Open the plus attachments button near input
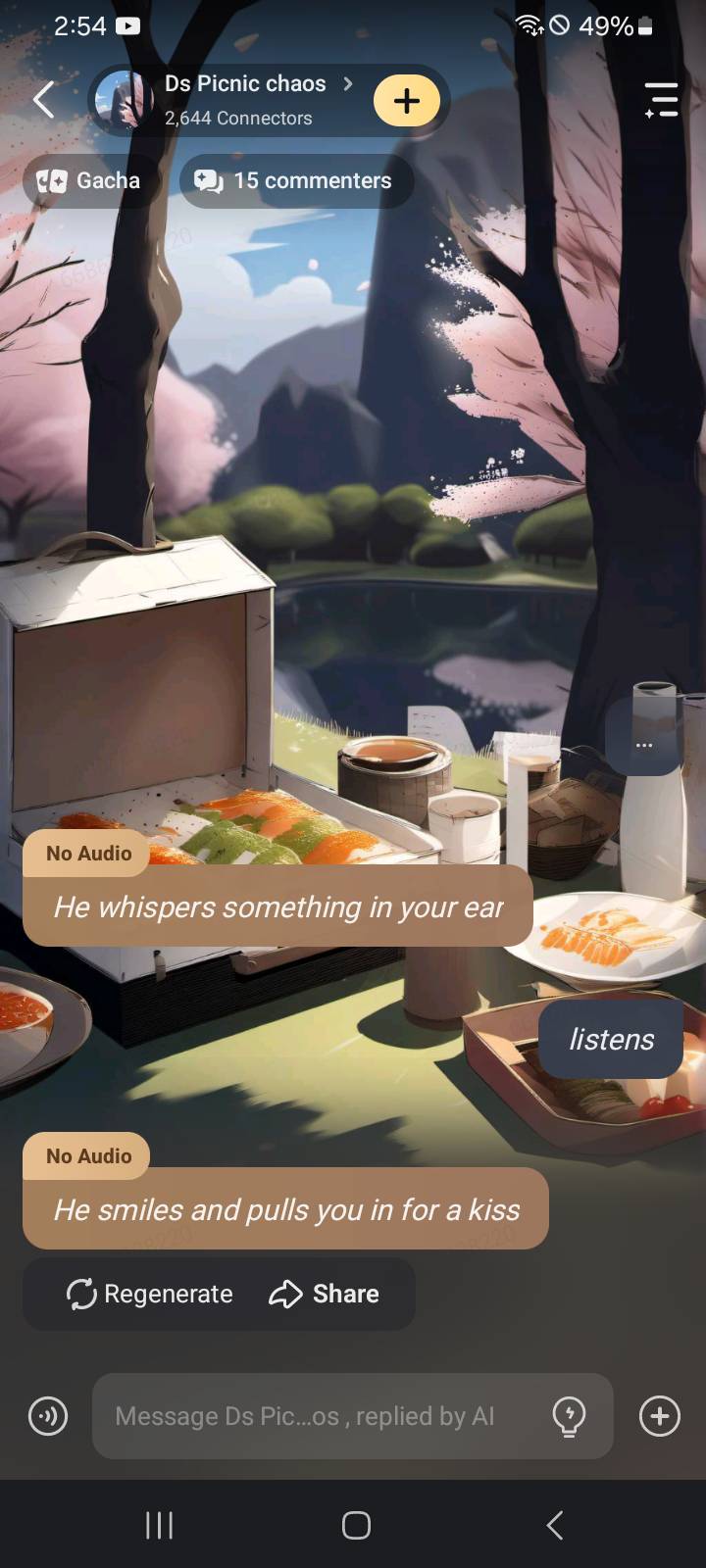Screen dimensions: 706x1568 pos(660,1416)
